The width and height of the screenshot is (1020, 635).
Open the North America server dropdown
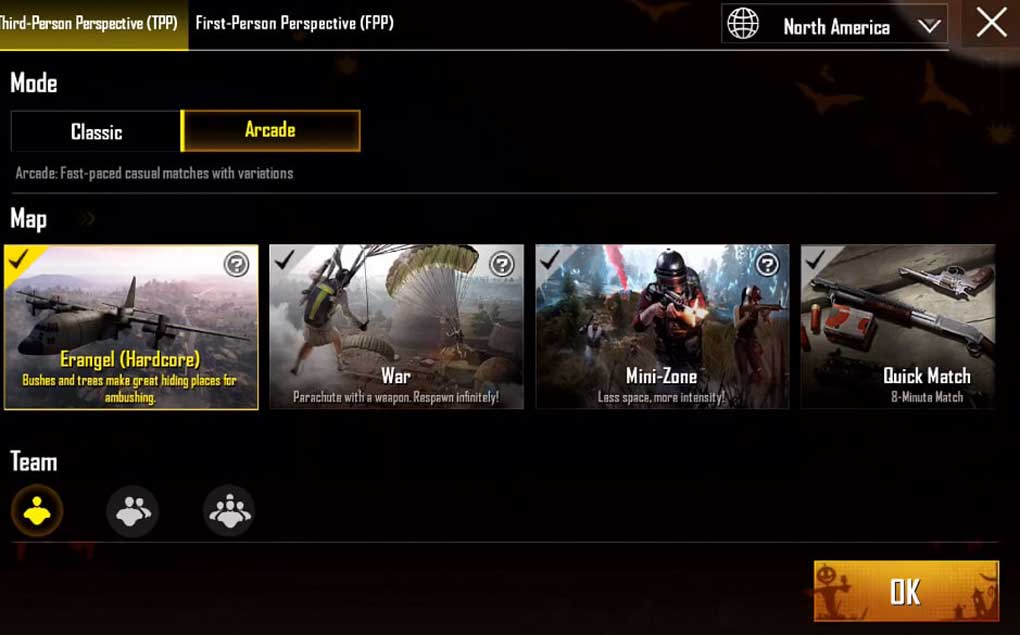tap(836, 27)
